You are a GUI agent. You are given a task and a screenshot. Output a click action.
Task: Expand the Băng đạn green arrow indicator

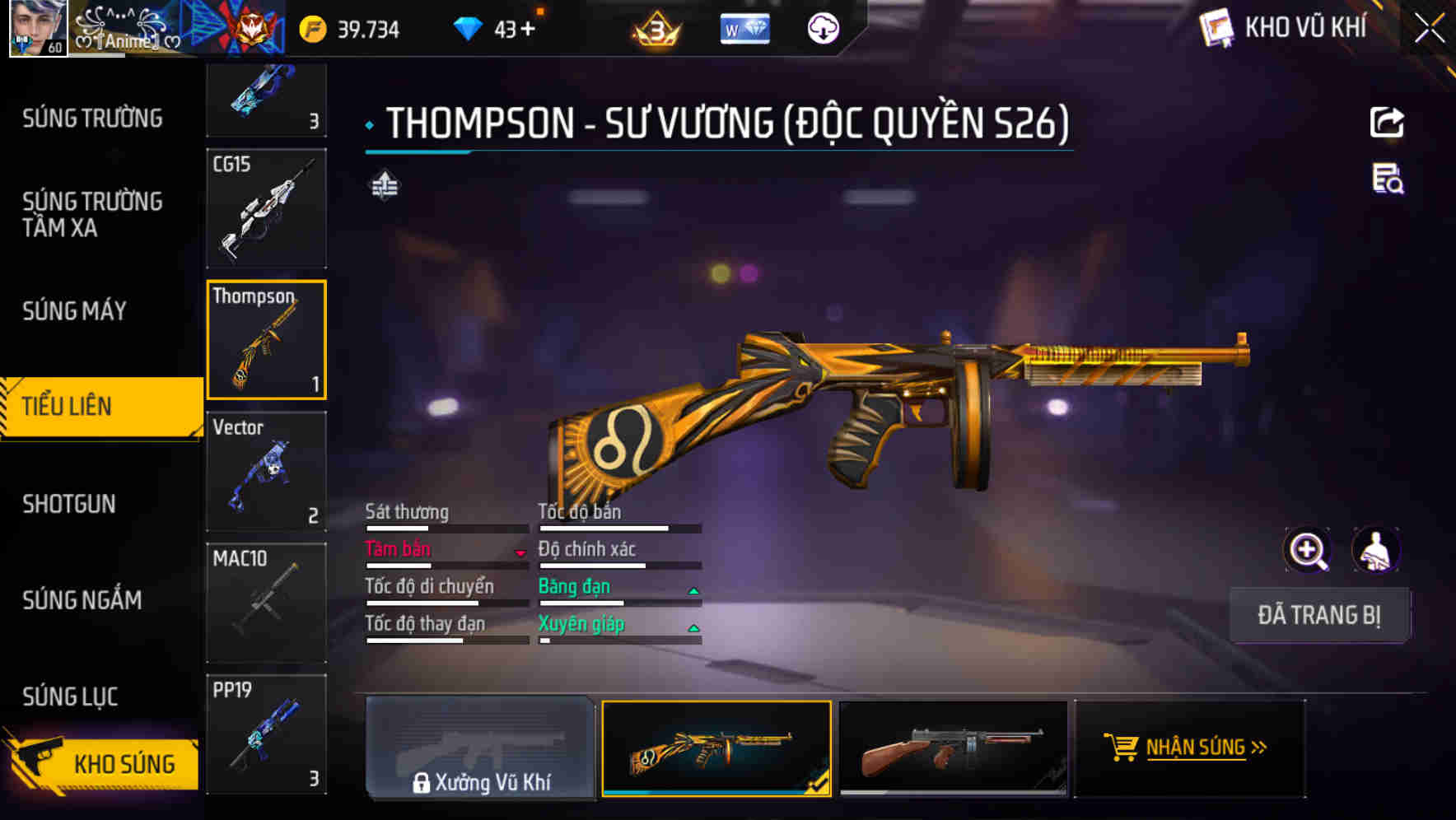click(694, 589)
